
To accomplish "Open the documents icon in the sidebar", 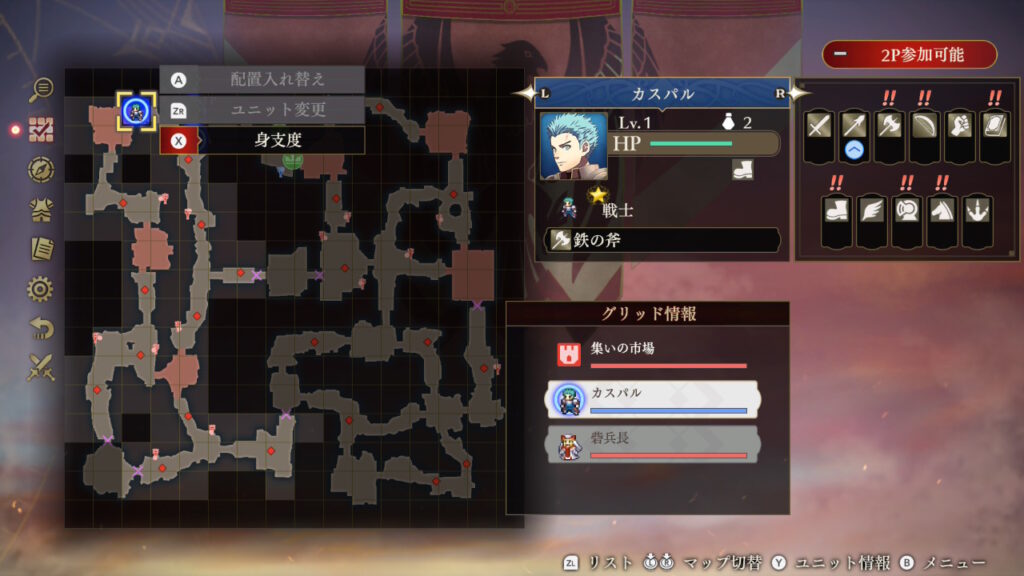I will pyautogui.click(x=41, y=248).
